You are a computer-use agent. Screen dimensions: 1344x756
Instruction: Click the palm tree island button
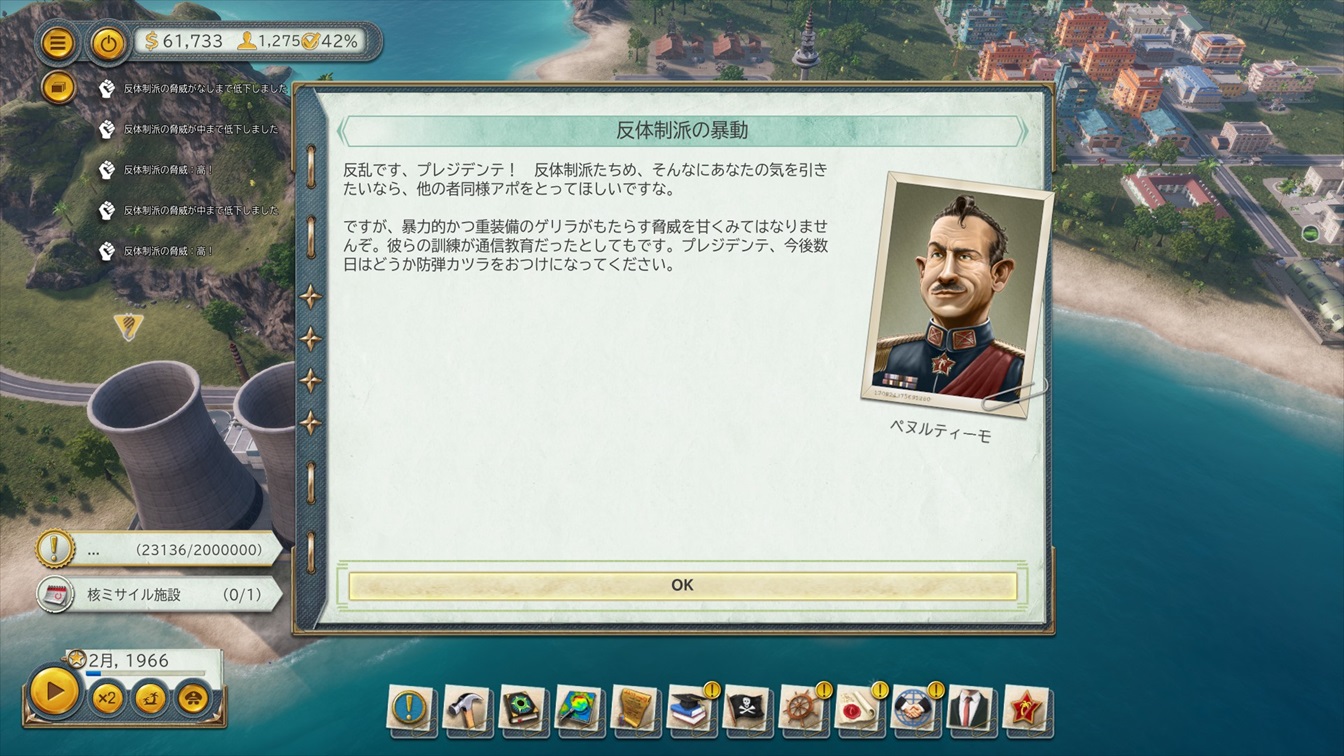[151, 697]
